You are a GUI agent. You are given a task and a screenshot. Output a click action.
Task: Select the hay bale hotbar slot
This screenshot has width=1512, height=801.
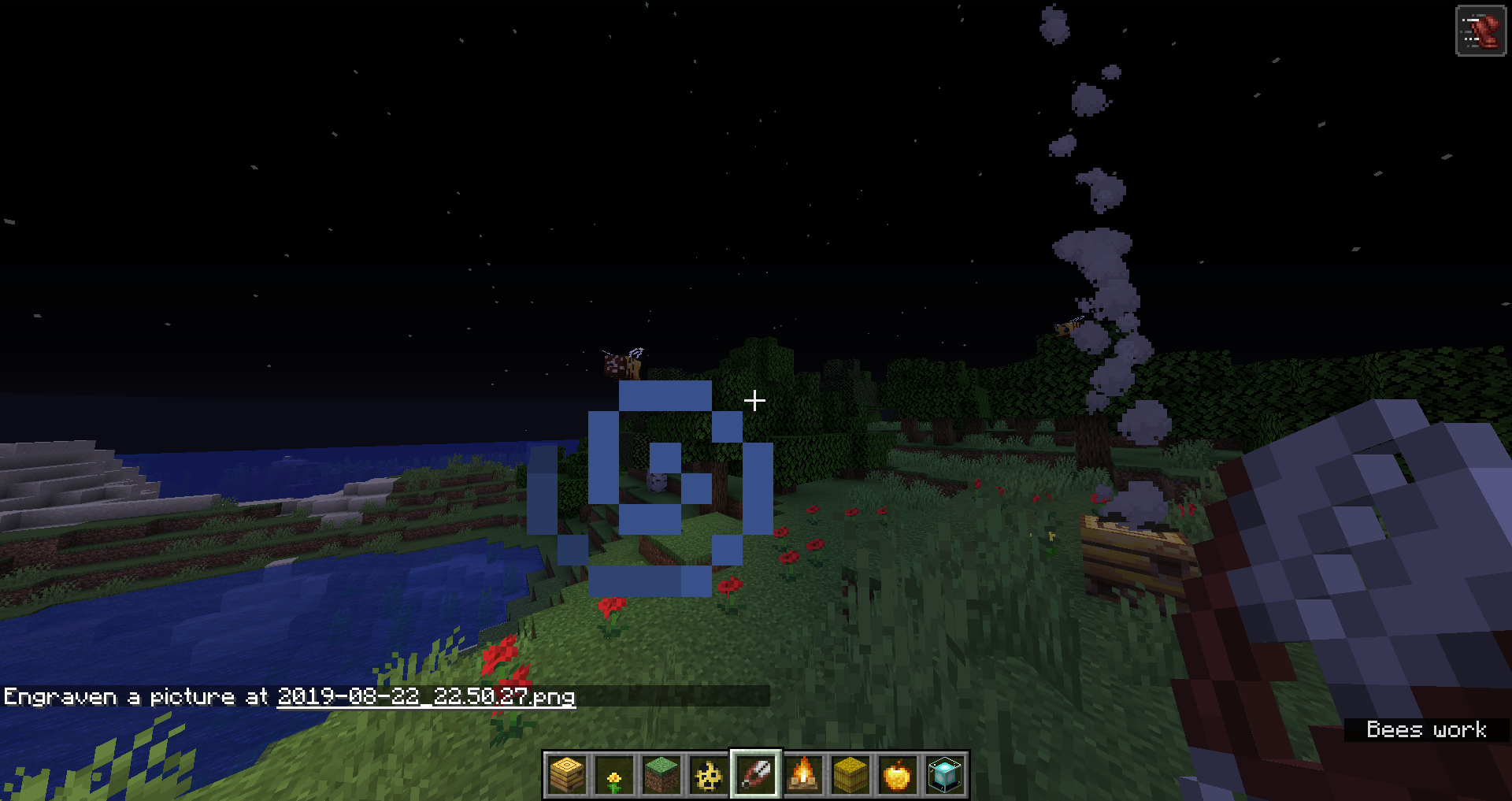tap(850, 775)
